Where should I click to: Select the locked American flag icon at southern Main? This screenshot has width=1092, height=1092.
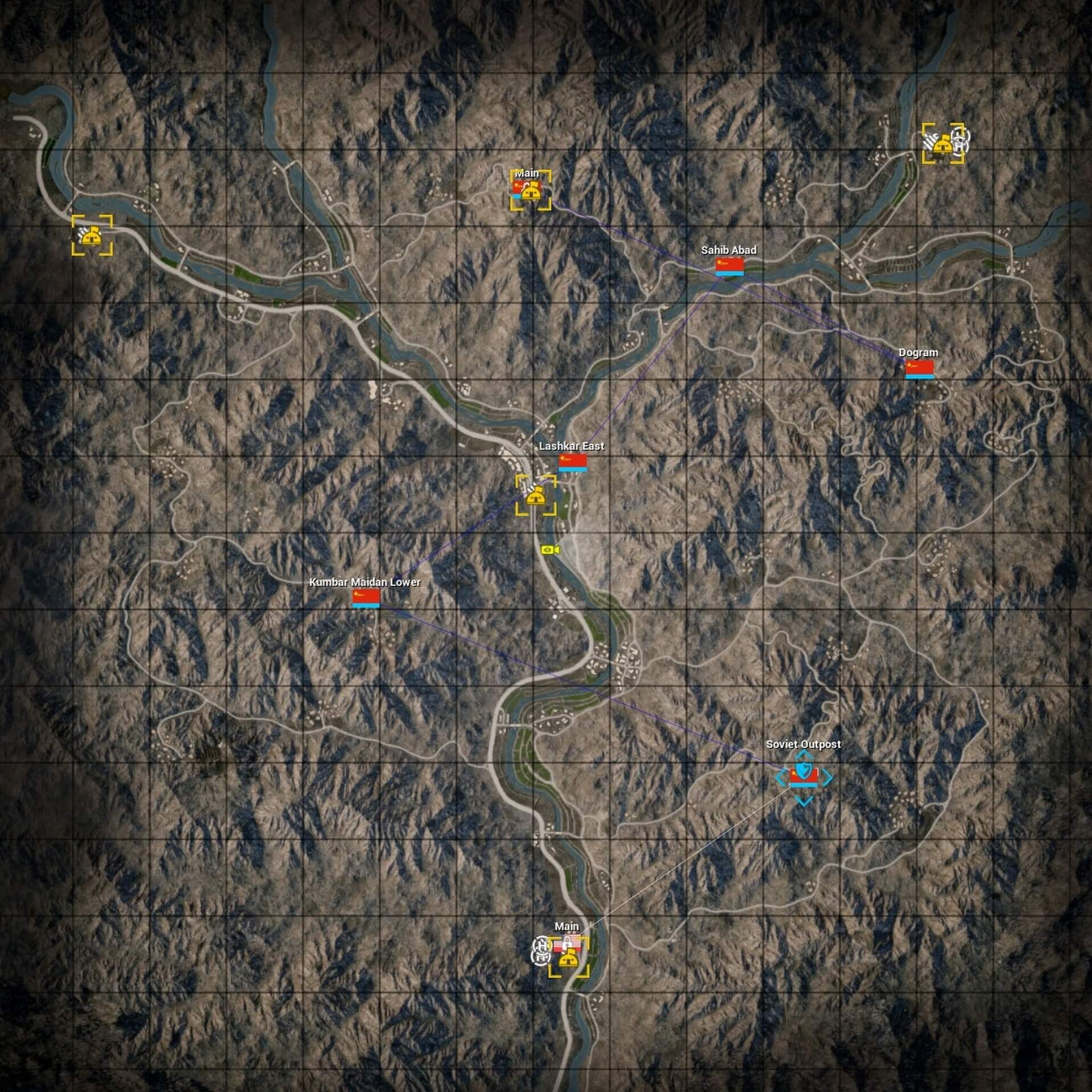coord(568,942)
